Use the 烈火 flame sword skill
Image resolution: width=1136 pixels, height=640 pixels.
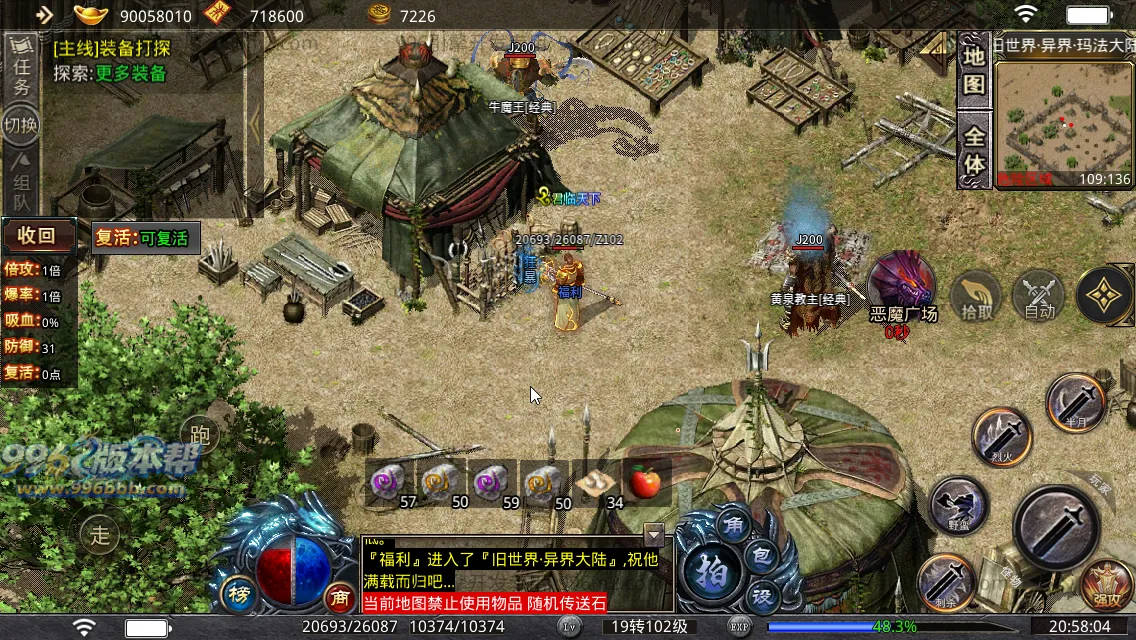point(1003,436)
